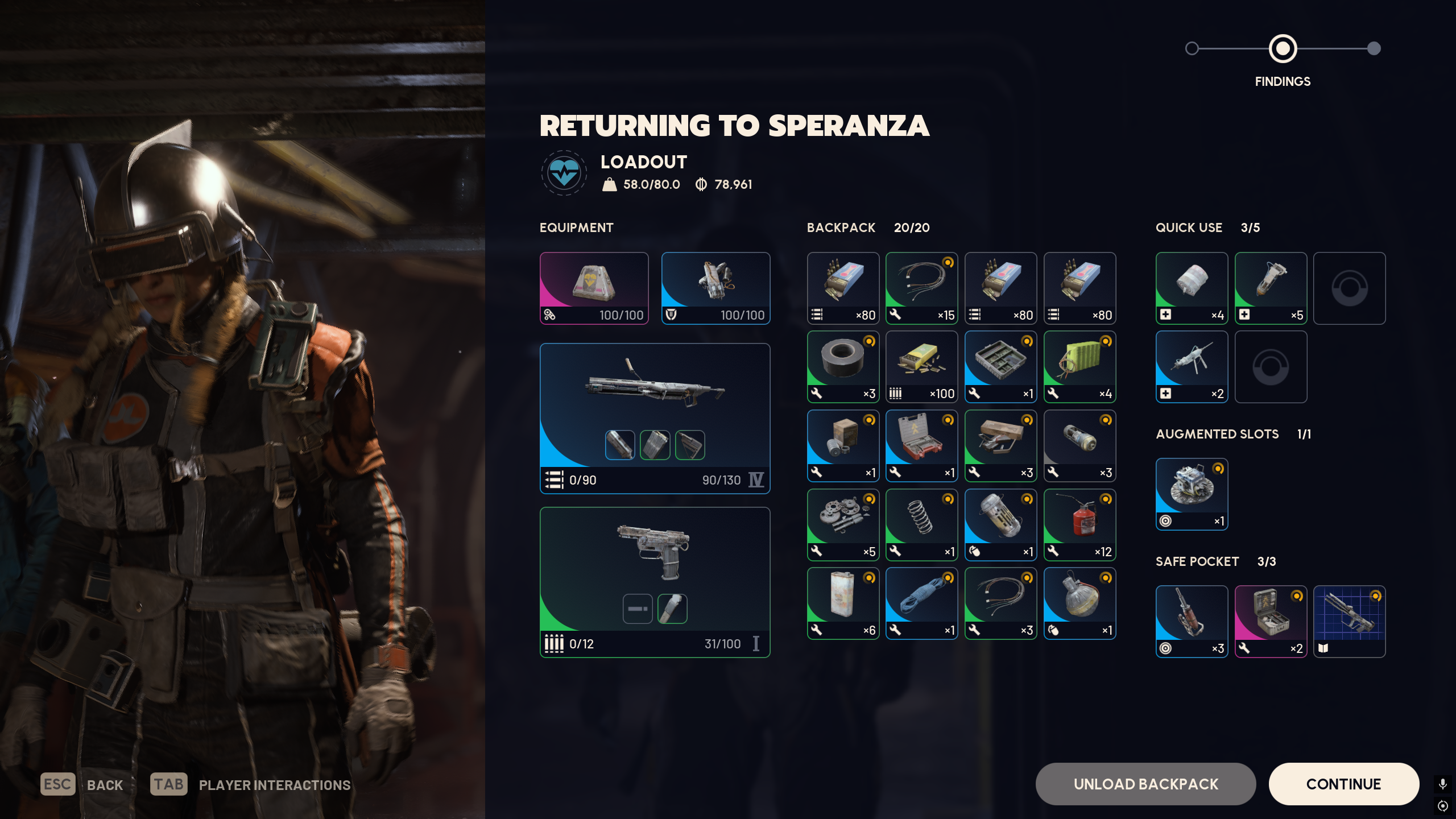Choose the red fuel canister stack
Viewport: 1456px width, 819px height.
pos(1079,524)
